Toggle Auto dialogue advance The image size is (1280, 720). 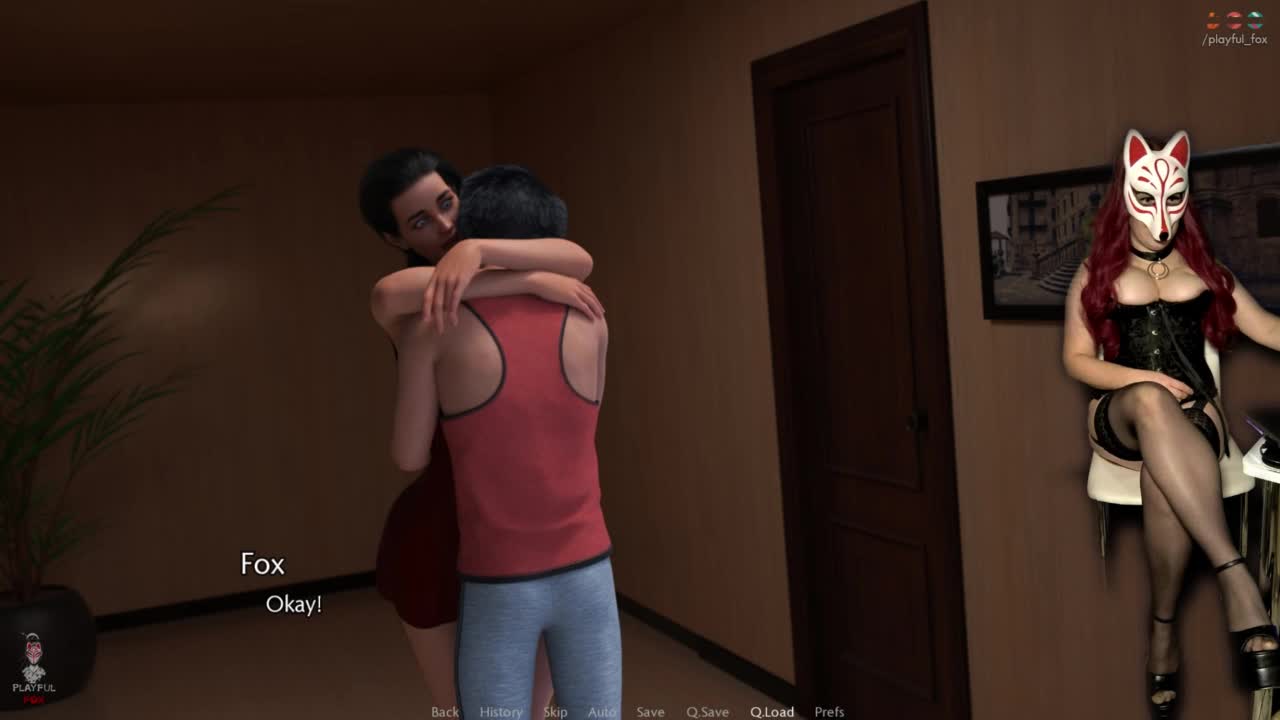[602, 712]
